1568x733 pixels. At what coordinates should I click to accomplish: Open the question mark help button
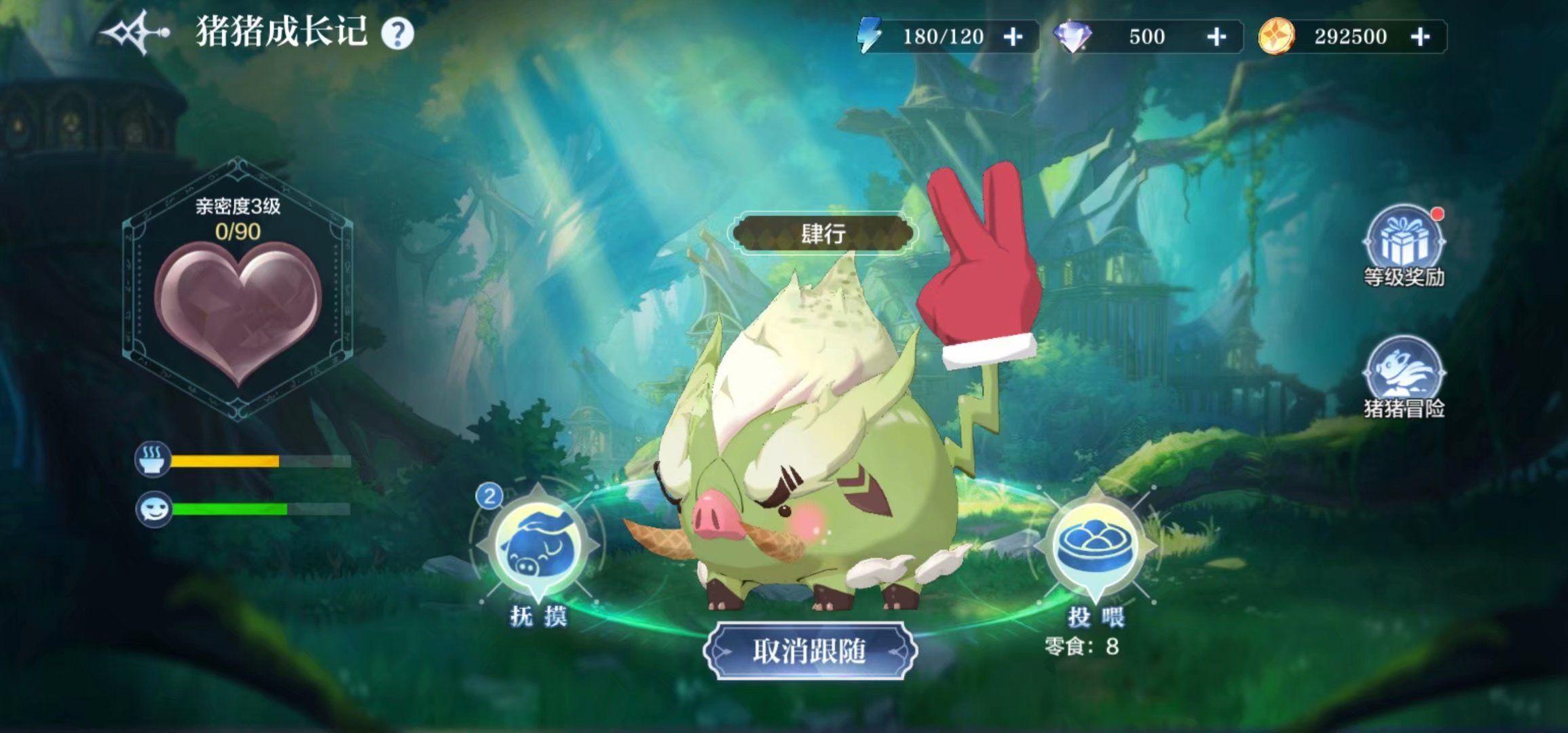(x=397, y=33)
